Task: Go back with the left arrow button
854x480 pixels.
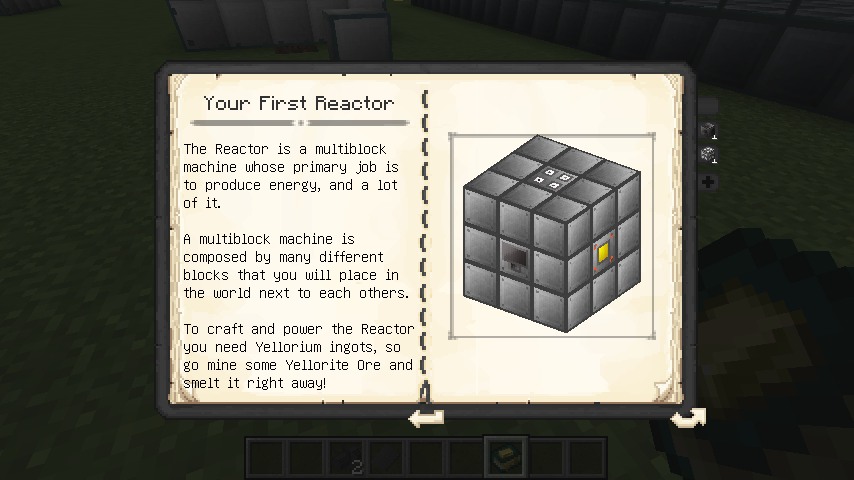Action: click(x=427, y=418)
